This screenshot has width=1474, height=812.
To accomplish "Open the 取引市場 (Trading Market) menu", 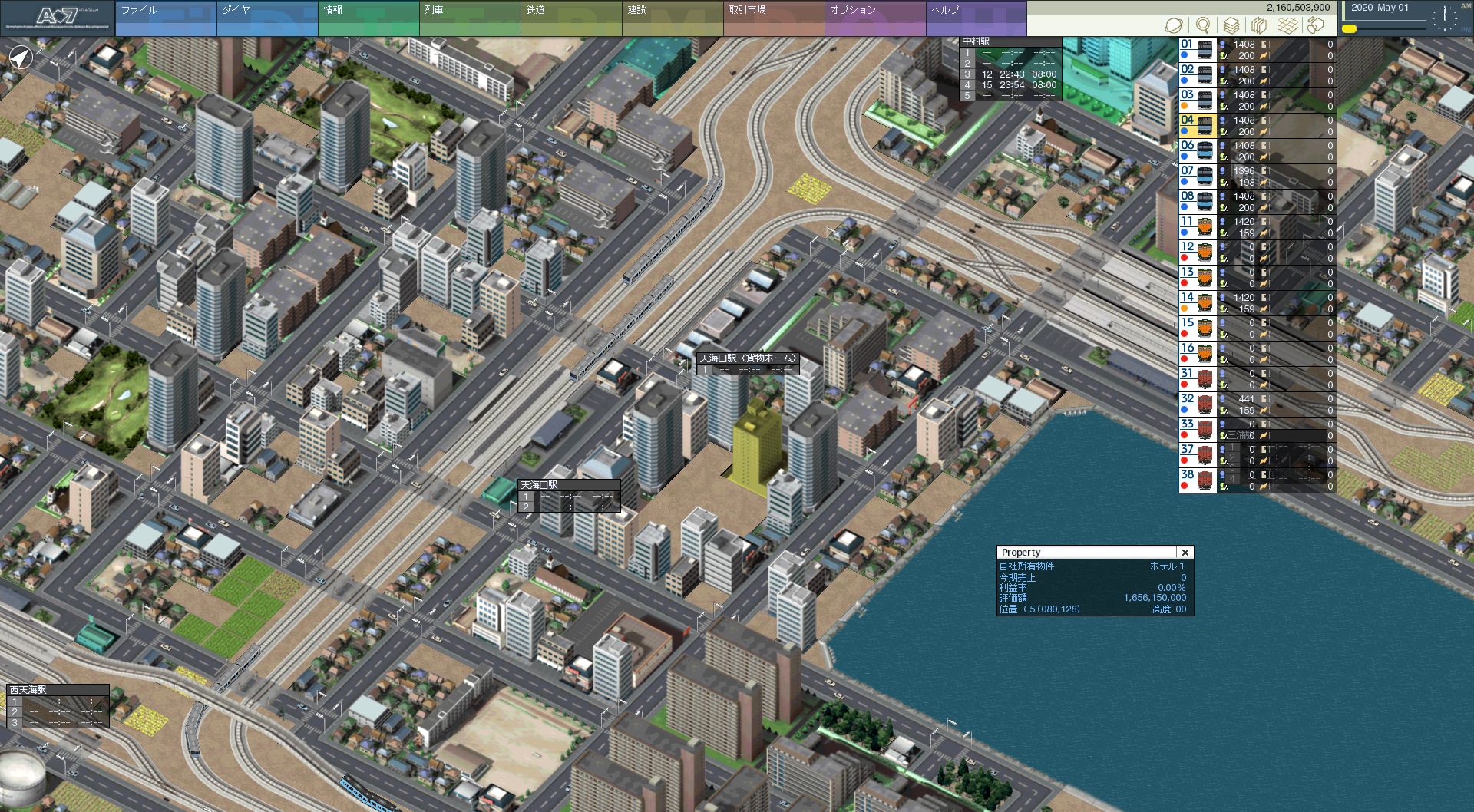I will (774, 18).
